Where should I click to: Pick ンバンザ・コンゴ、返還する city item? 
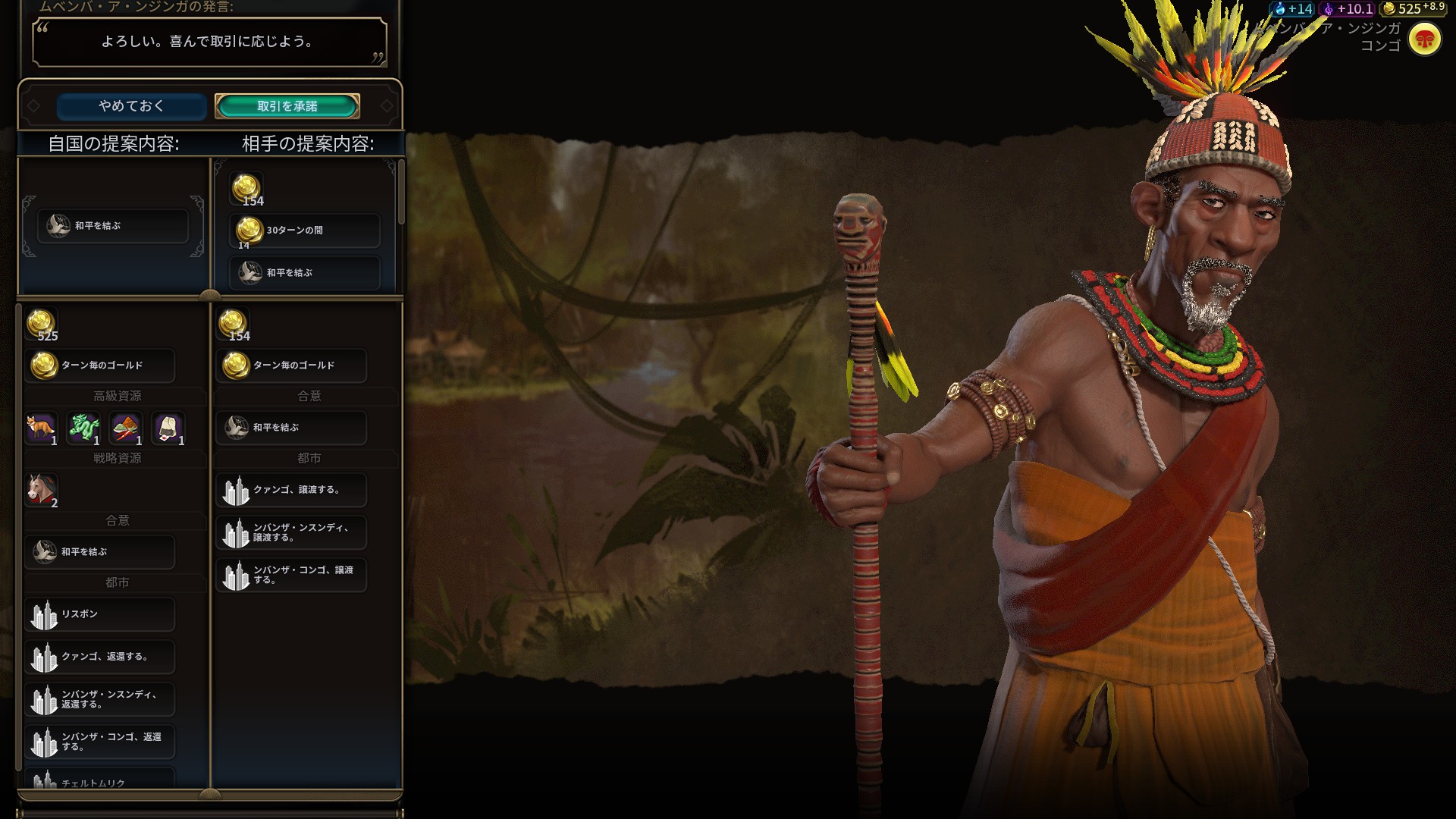click(x=100, y=742)
